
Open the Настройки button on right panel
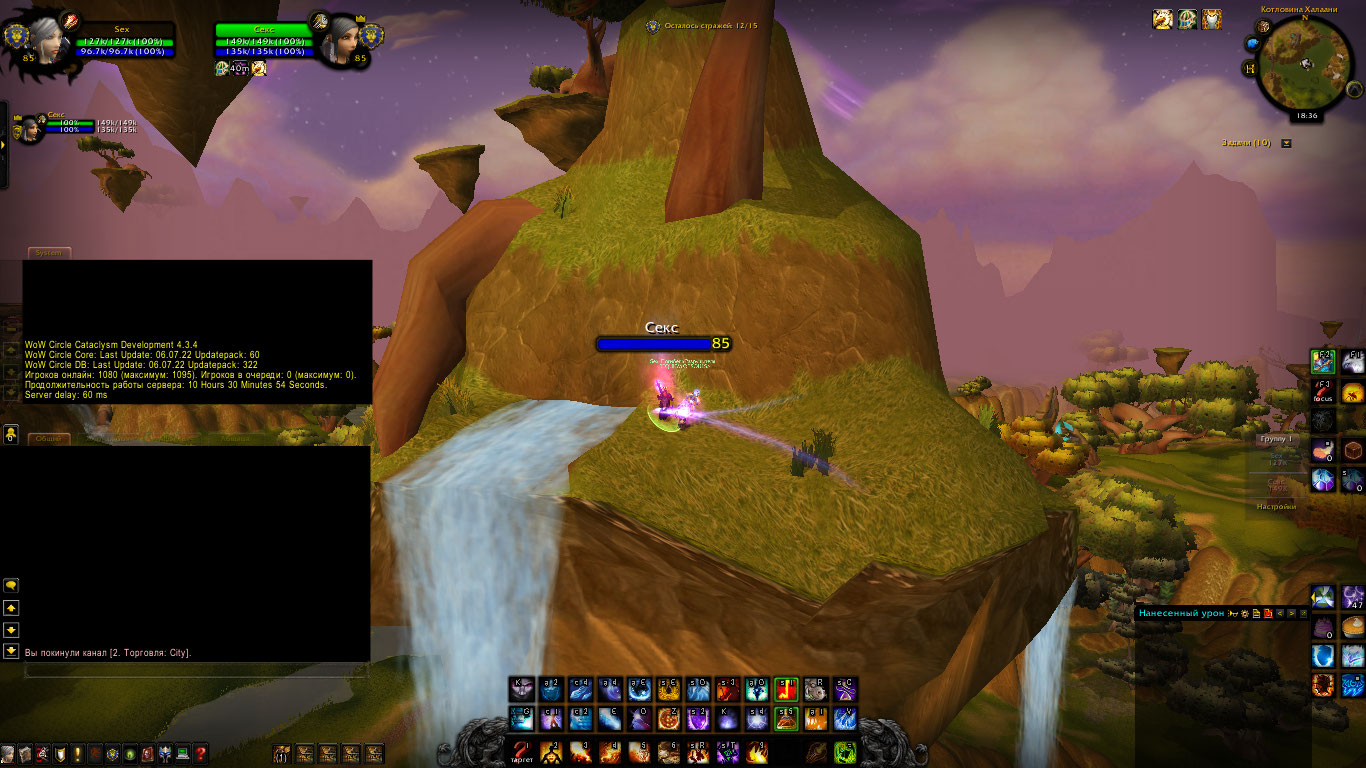(1276, 506)
